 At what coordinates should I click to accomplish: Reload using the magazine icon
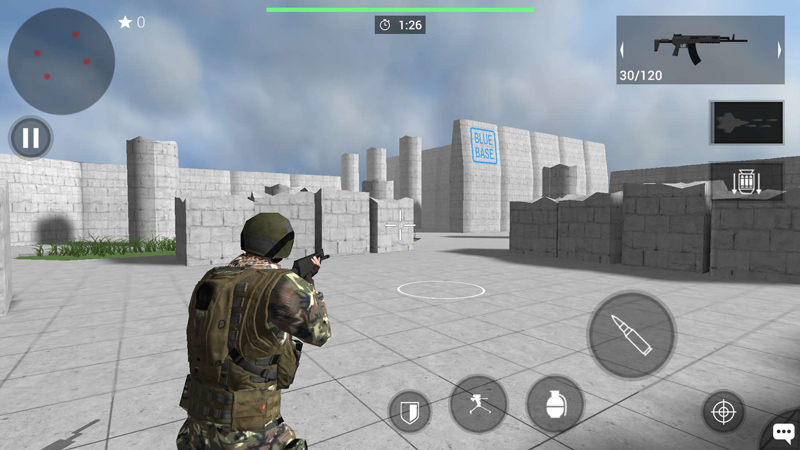pyautogui.click(x=747, y=183)
